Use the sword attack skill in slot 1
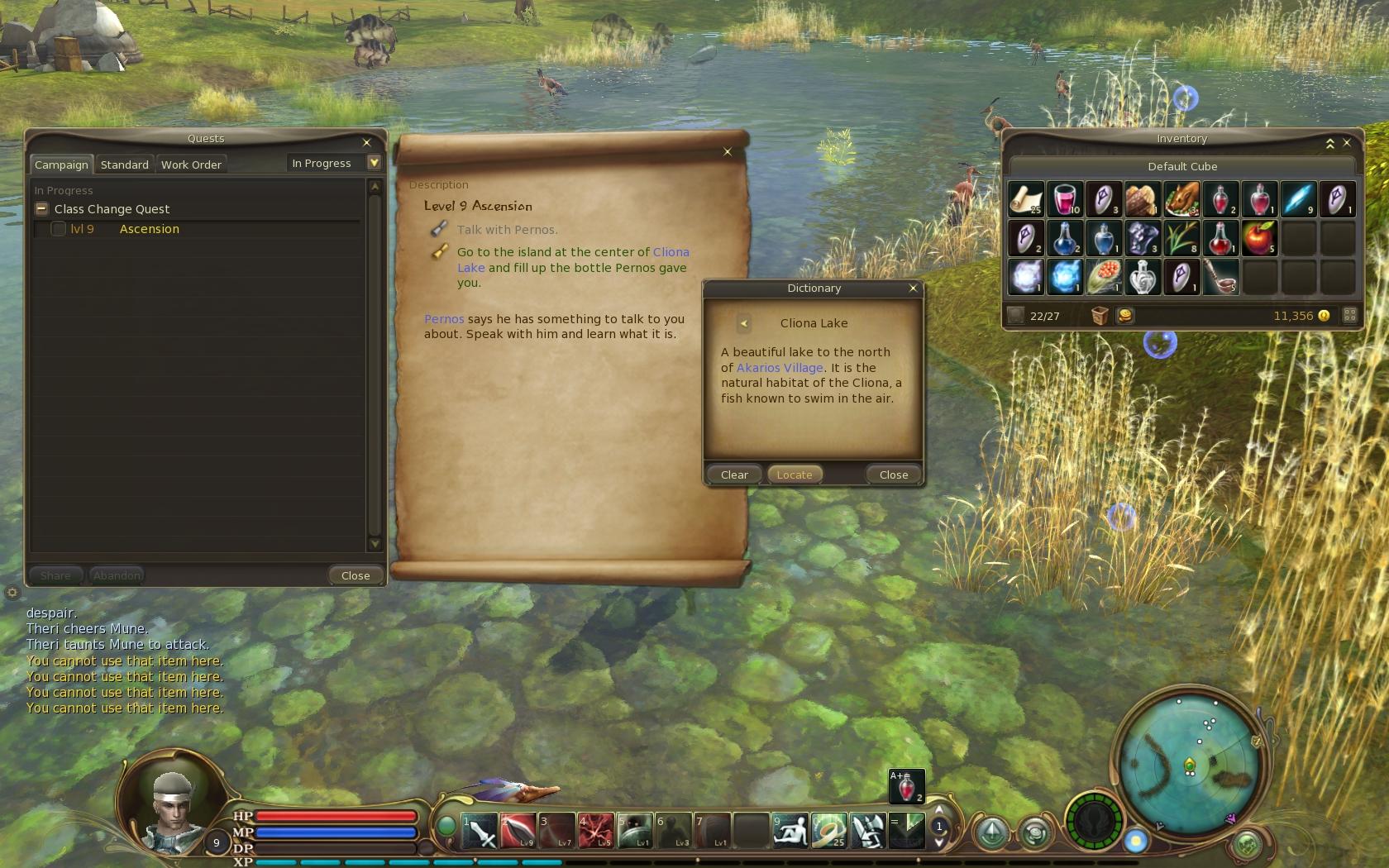This screenshot has width=1389, height=868. tap(480, 831)
